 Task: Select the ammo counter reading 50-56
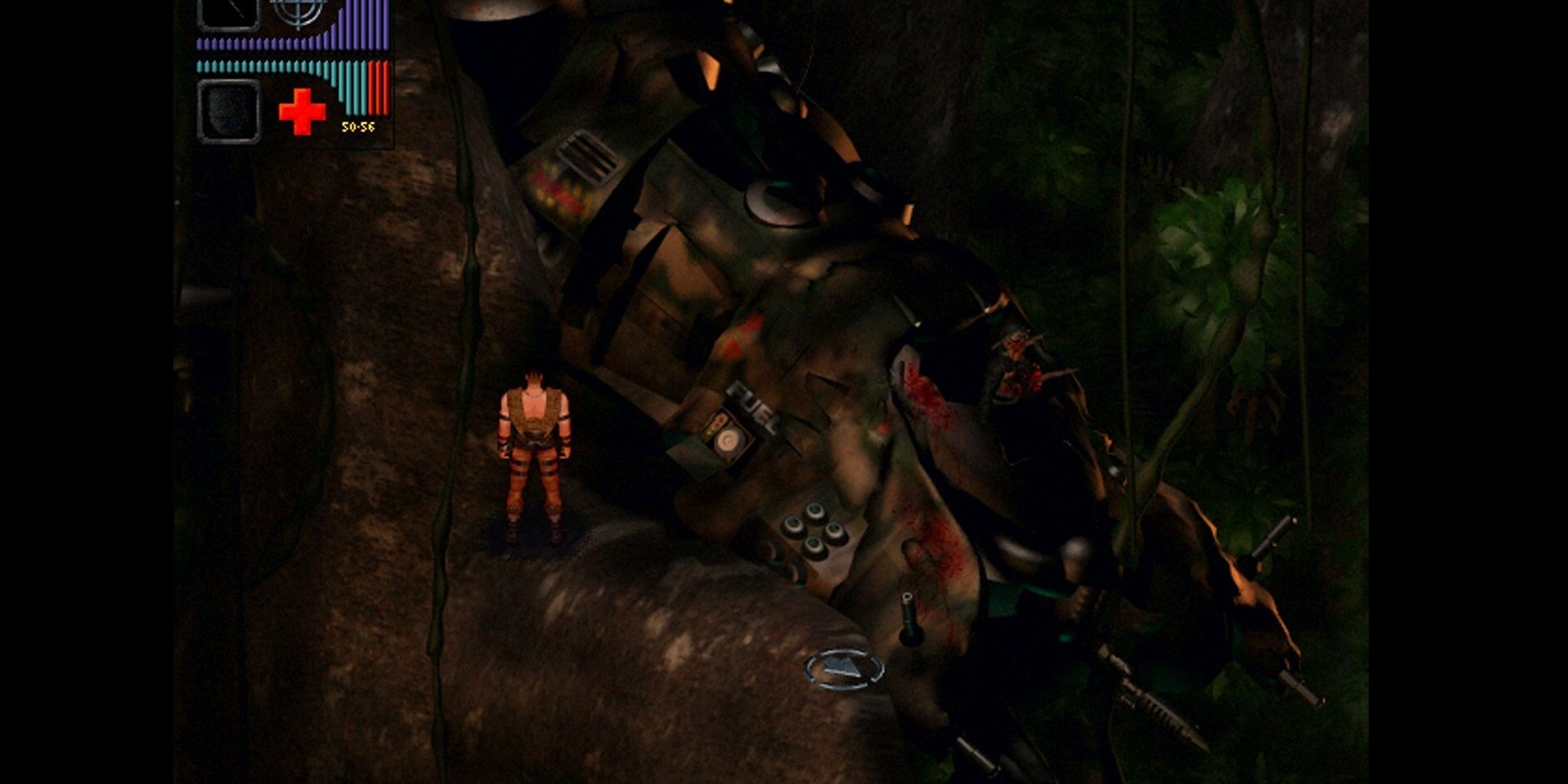[358, 127]
